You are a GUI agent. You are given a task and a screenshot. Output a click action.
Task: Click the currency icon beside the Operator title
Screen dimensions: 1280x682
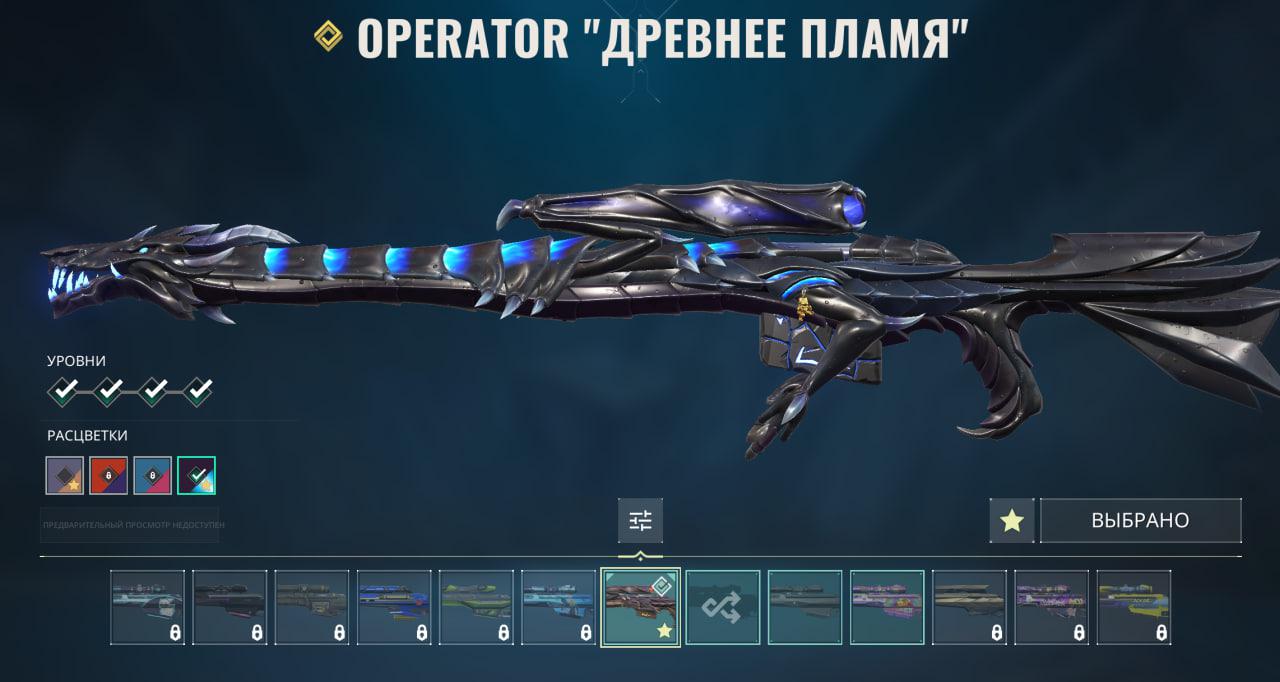(328, 37)
